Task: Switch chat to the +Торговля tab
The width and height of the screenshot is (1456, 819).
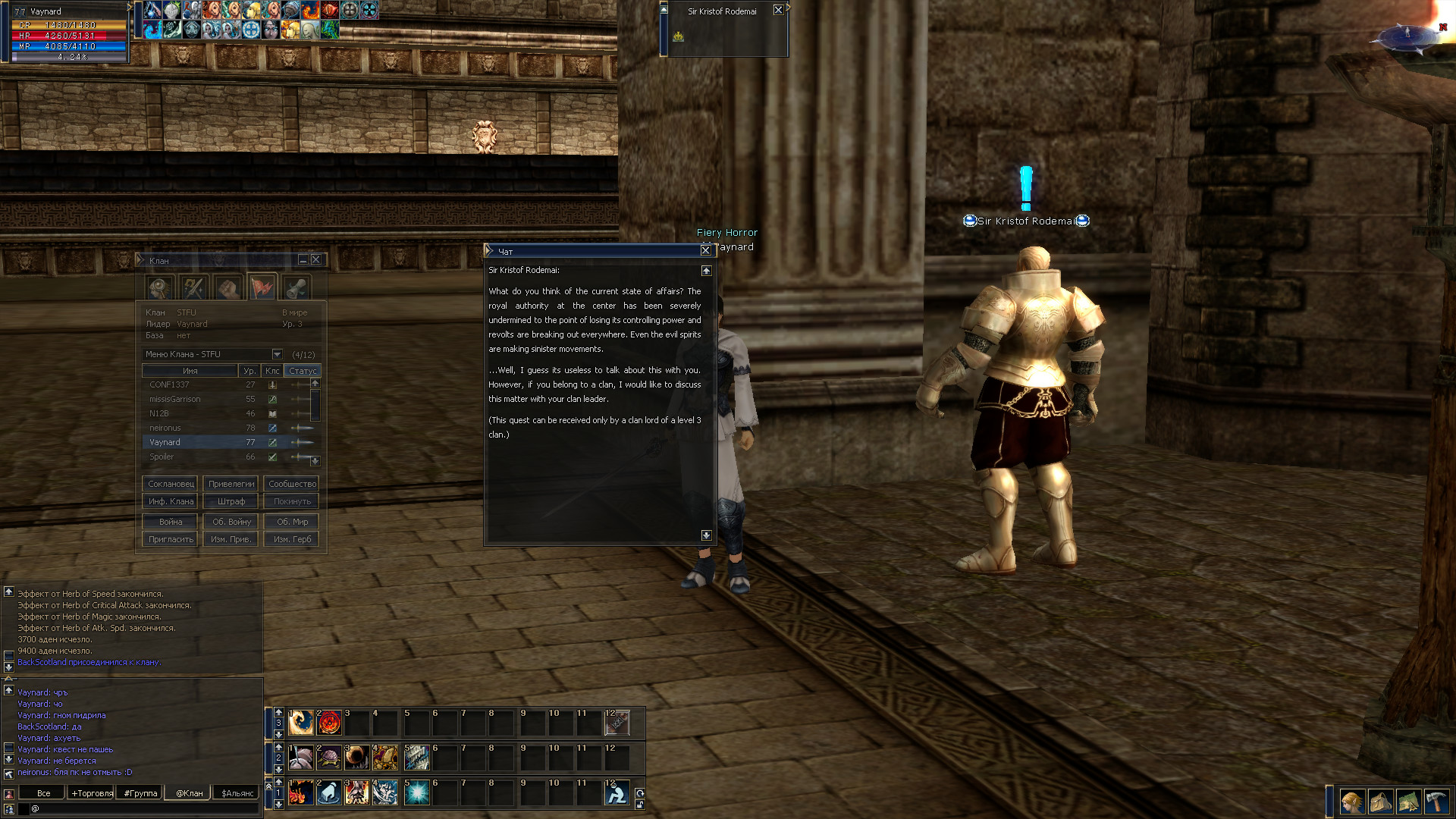Action: (x=92, y=793)
